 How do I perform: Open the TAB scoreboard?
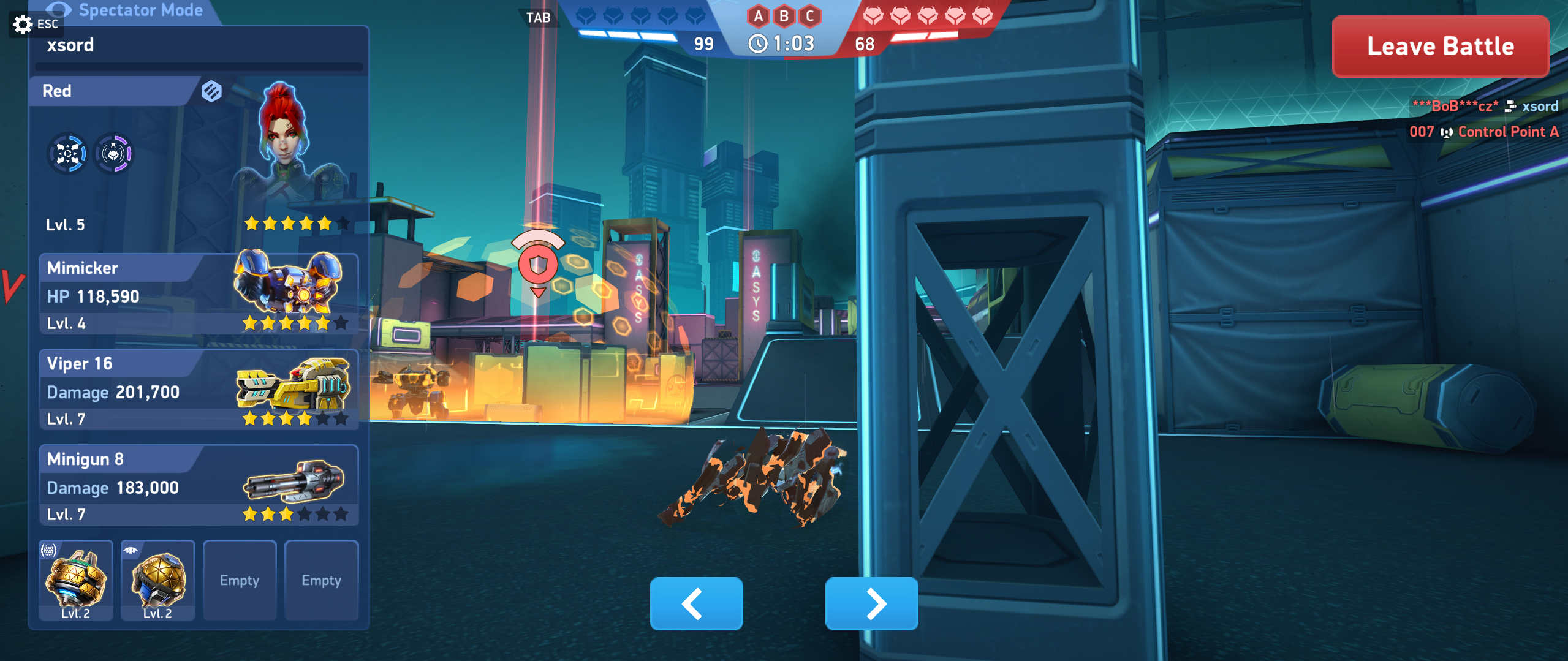(x=538, y=17)
